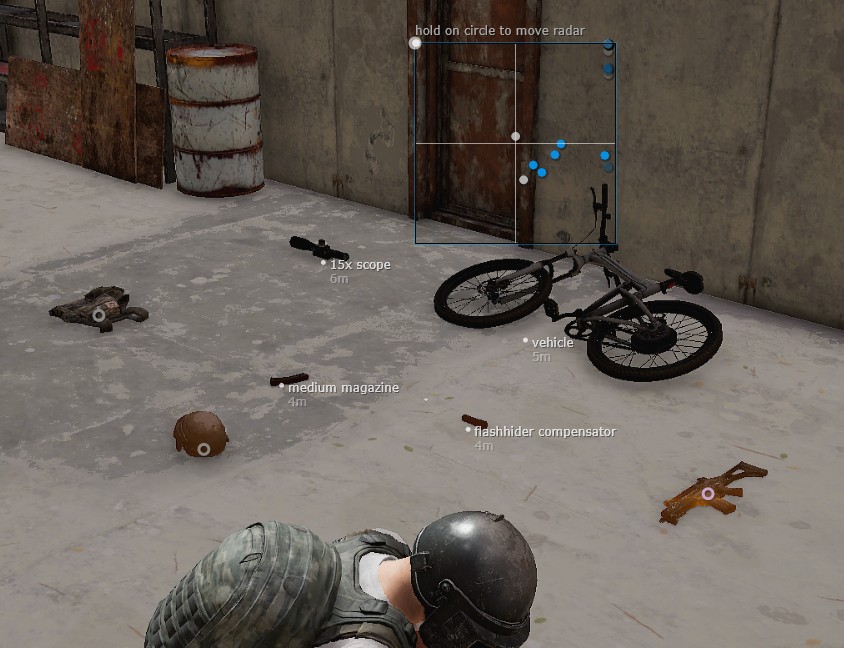
Task: Pick the flashhider compensator label
Action: [x=544, y=432]
